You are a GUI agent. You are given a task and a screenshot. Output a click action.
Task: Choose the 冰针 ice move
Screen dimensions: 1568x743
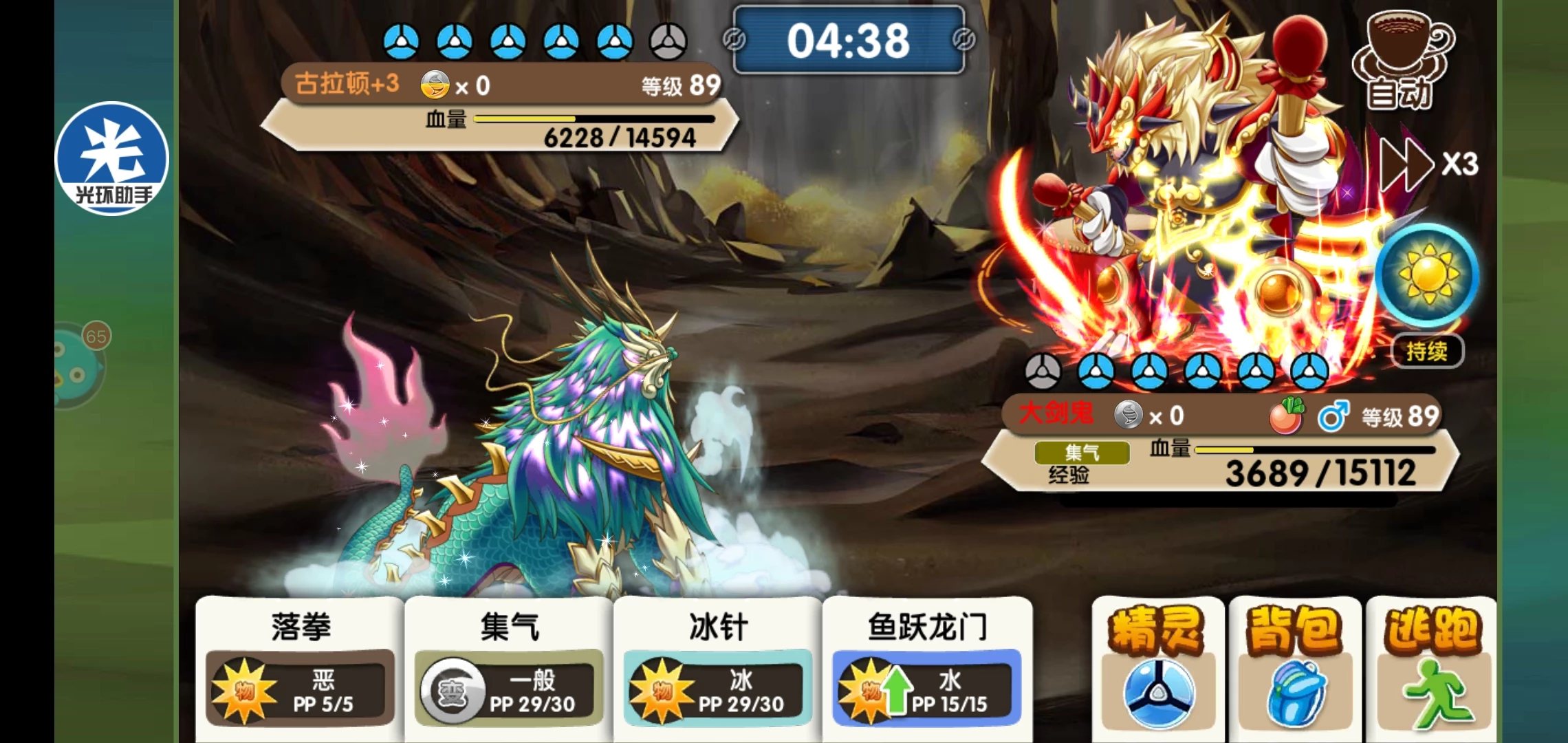pyautogui.click(x=717, y=667)
